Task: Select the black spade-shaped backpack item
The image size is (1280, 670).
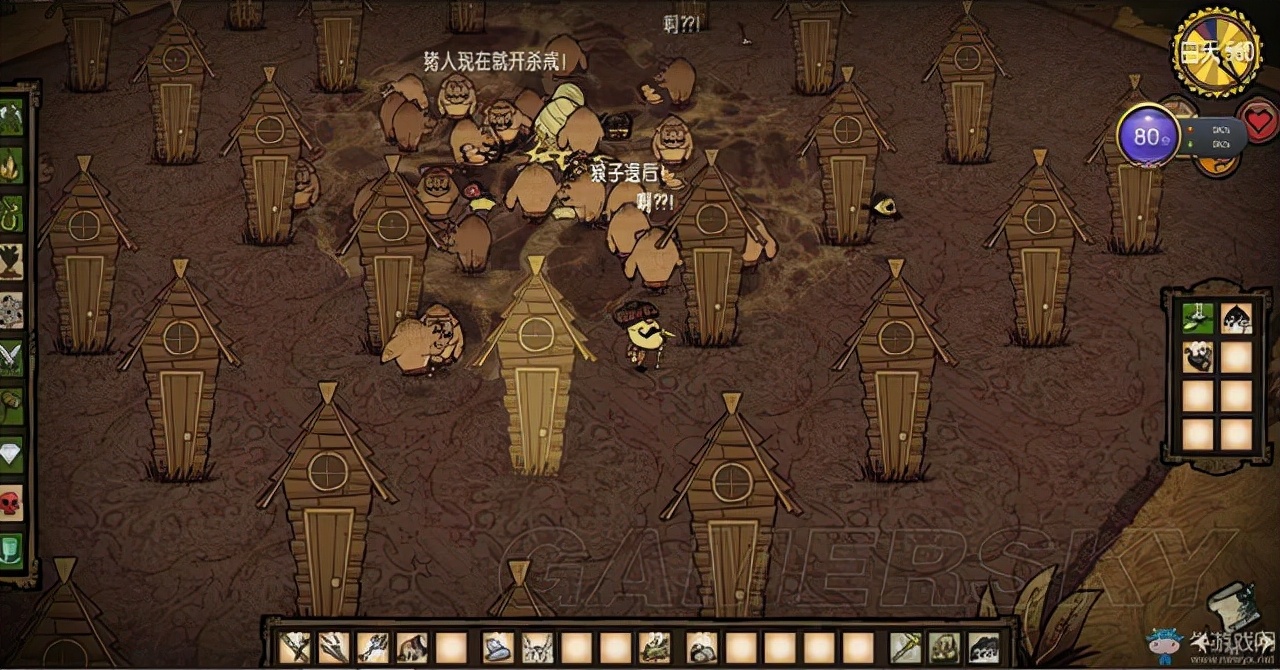Action: click(x=1237, y=318)
